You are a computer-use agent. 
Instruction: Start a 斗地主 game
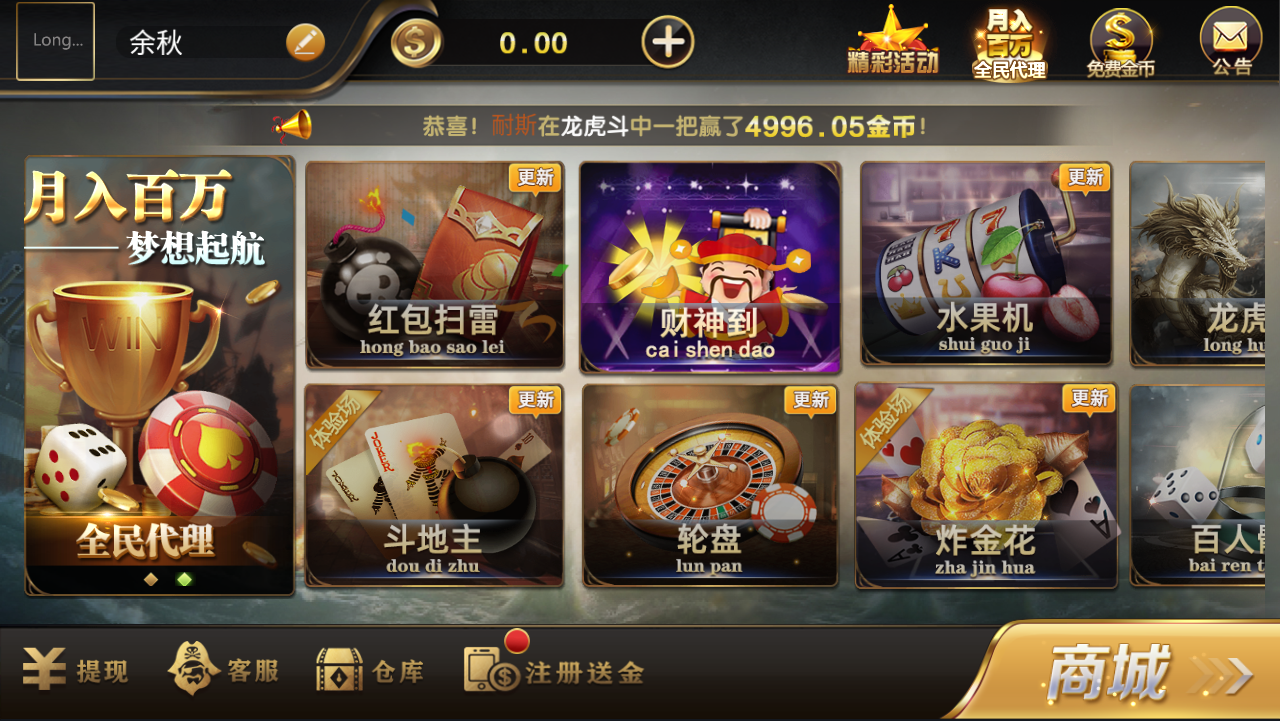pyautogui.click(x=435, y=487)
